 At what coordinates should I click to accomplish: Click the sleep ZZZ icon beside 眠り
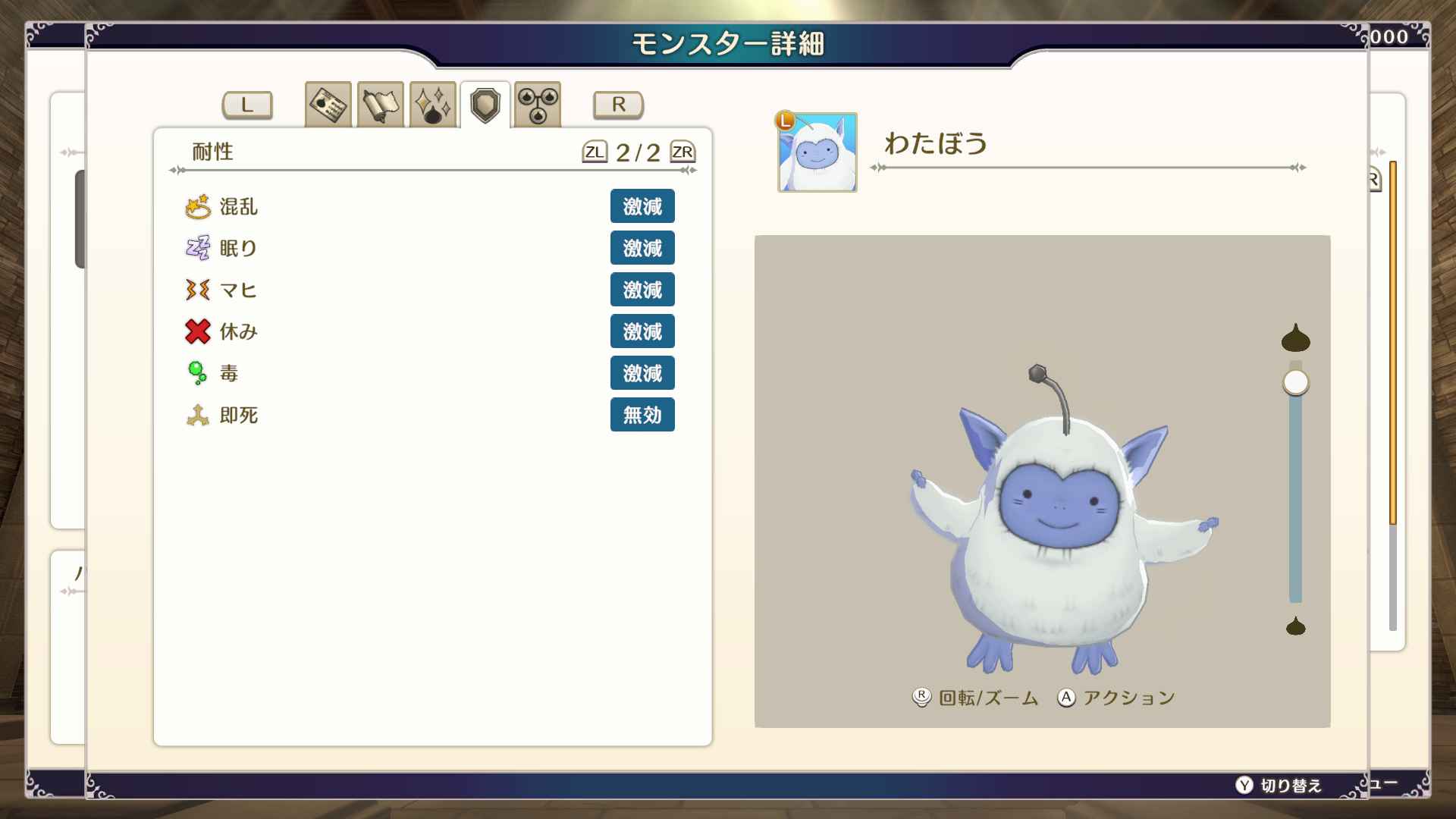(x=196, y=248)
